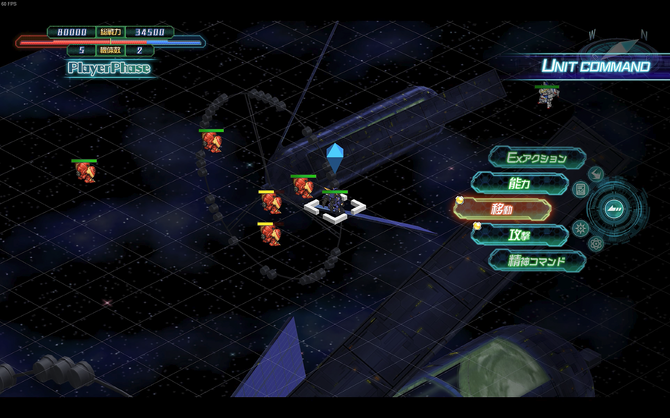The height and width of the screenshot is (418, 670).
Task: Select the Exアクション command
Action: [x=536, y=158]
